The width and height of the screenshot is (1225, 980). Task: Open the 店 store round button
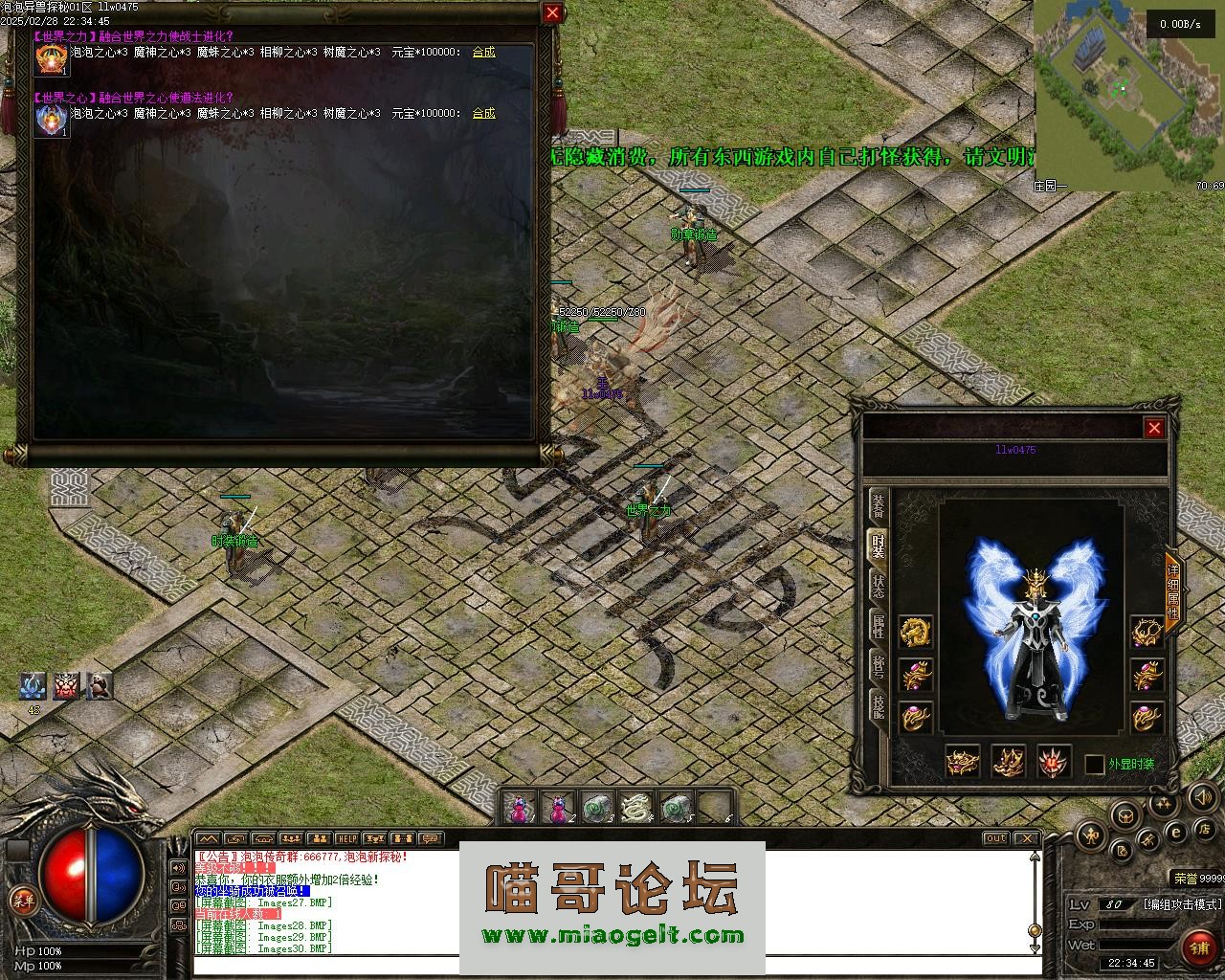pos(1205,828)
